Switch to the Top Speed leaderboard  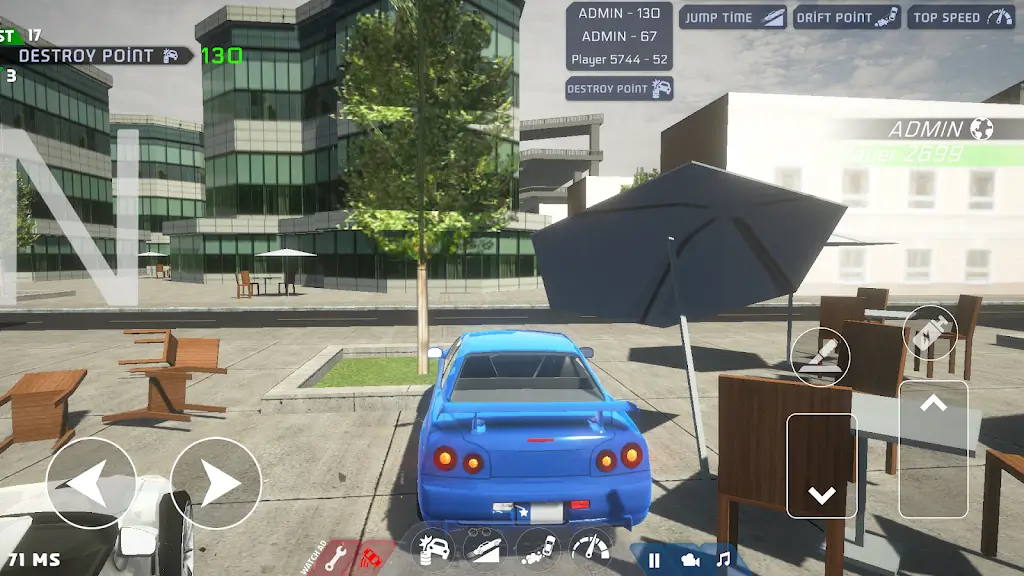[x=961, y=18]
